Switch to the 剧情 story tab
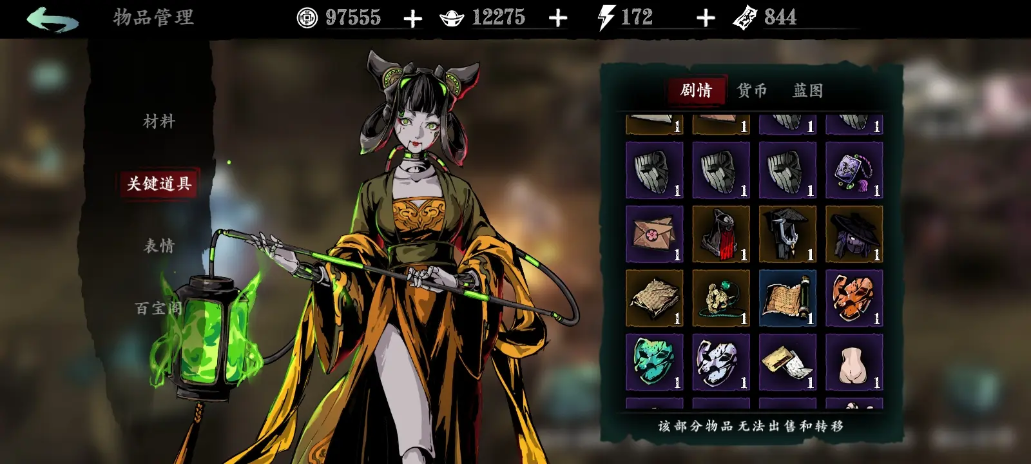This screenshot has width=1031, height=464. coord(696,90)
